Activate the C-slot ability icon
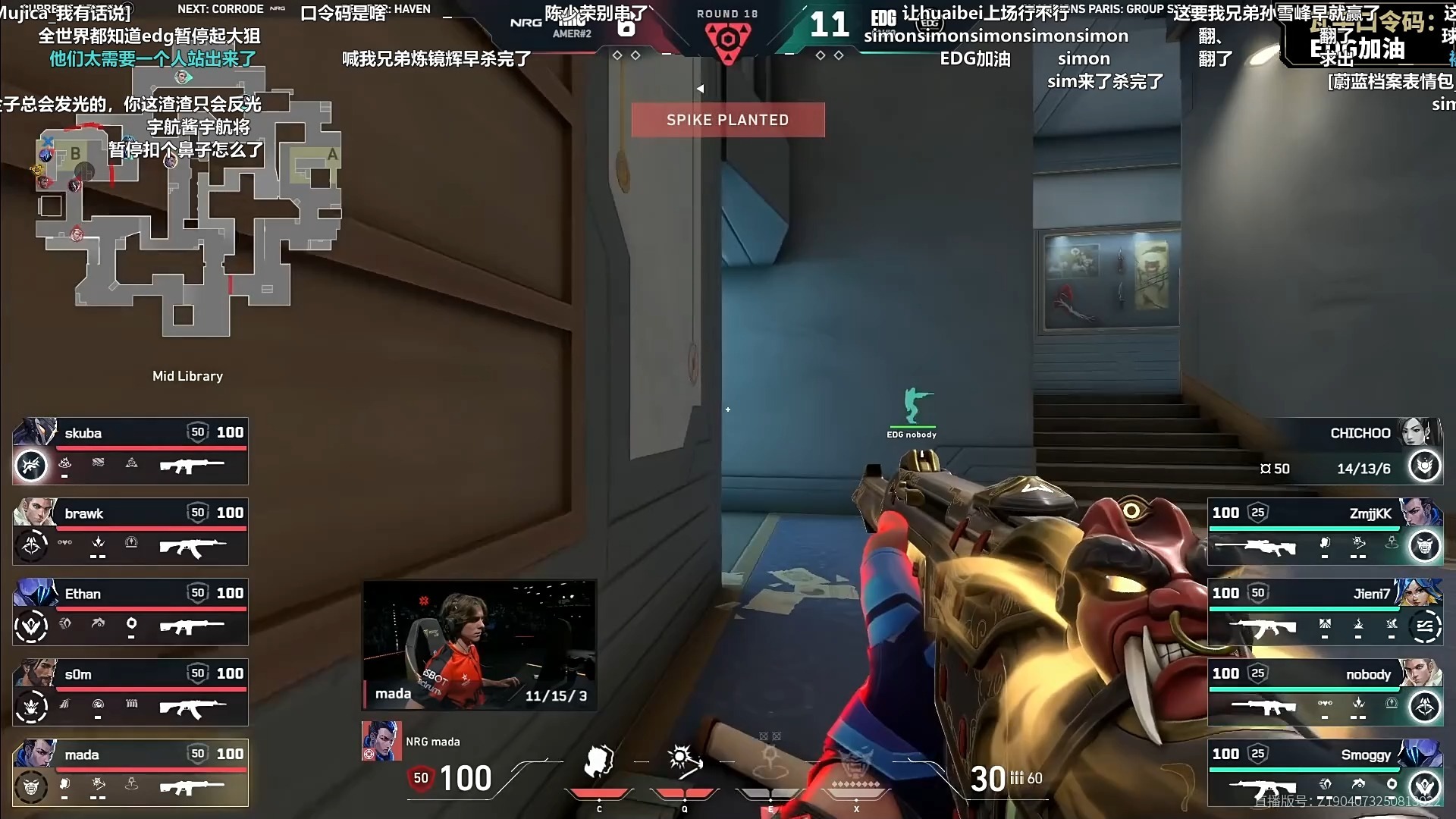Viewport: 1456px width, 819px height. (599, 762)
